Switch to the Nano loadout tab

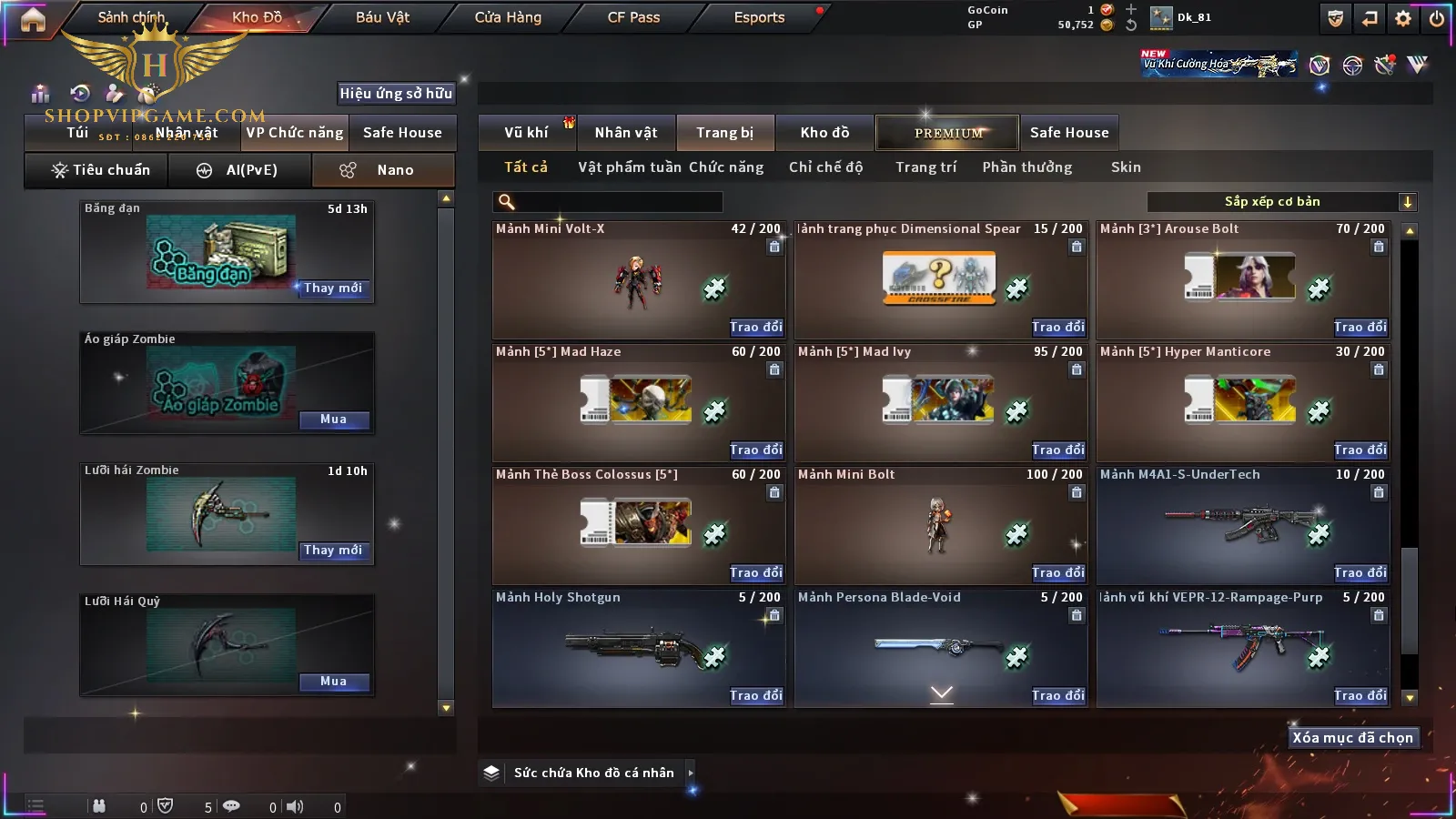(383, 170)
